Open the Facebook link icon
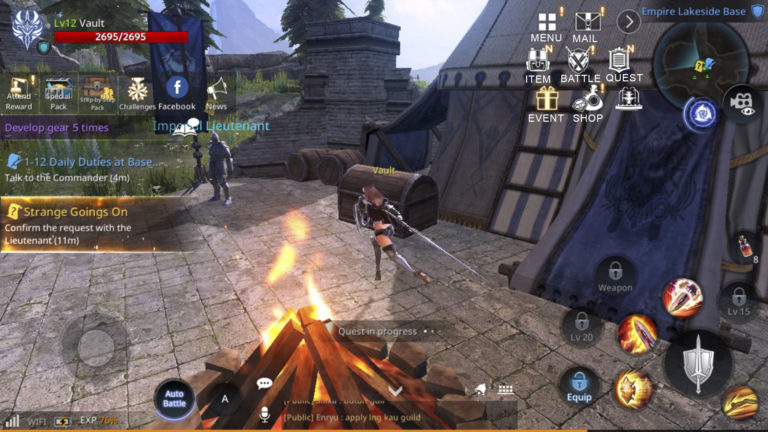 click(177, 91)
